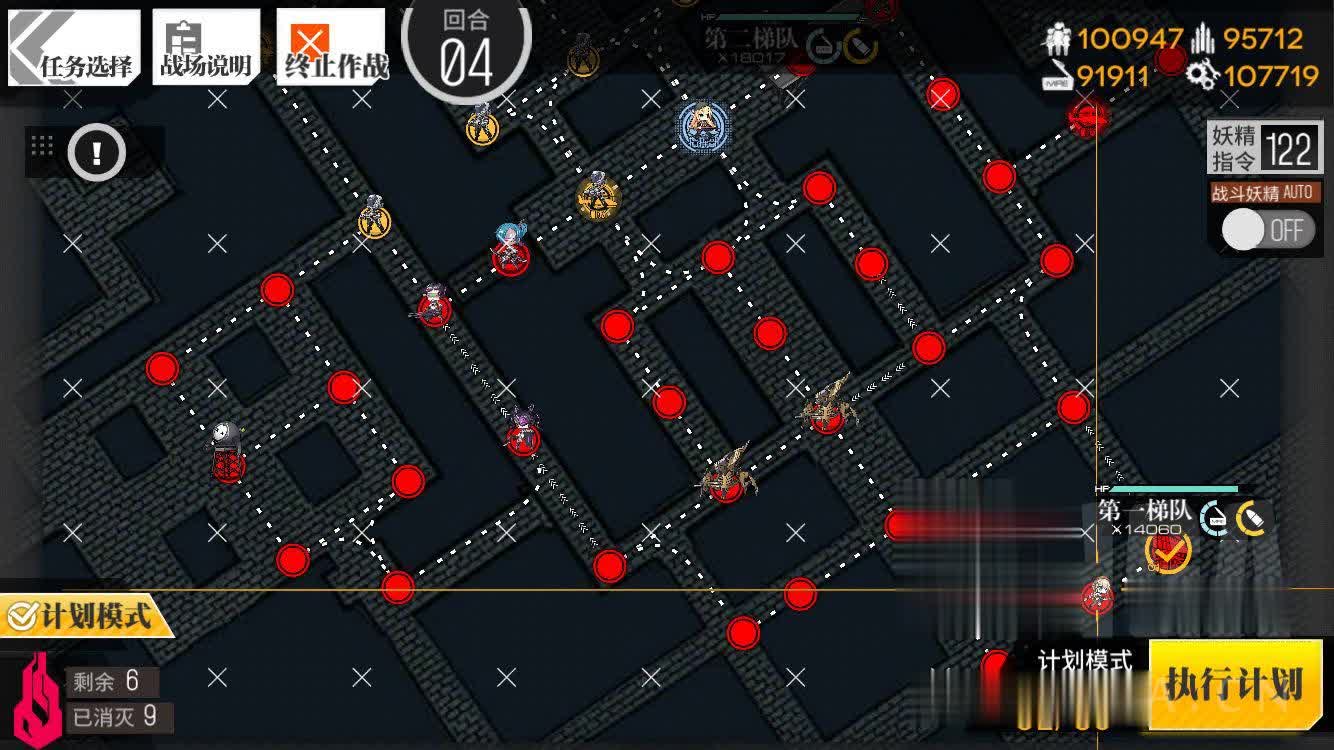Open the 妖精指令 fairy command panel
The image size is (1334, 750).
tap(1265, 149)
